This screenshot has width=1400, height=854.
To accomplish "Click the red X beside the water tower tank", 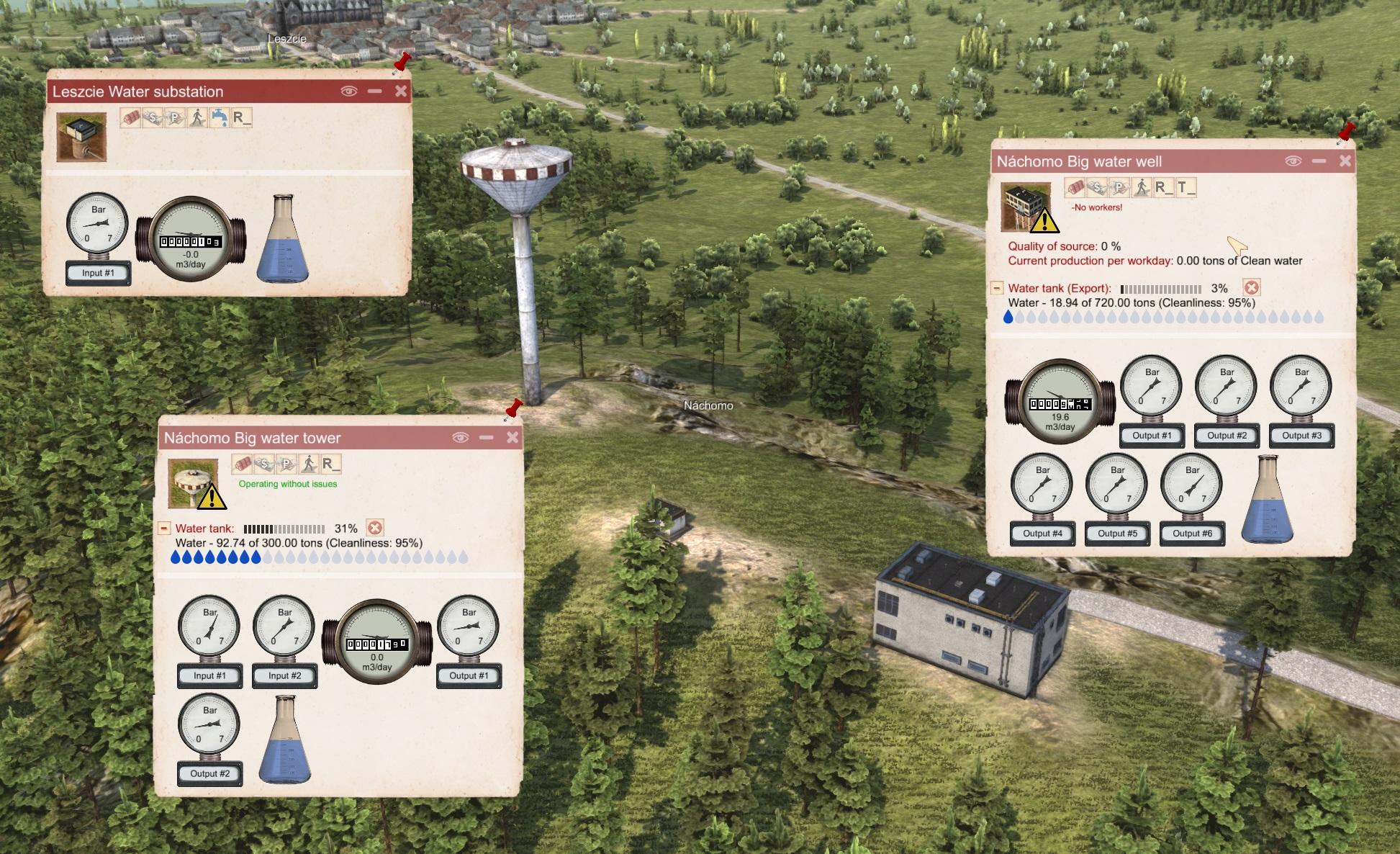I will [374, 528].
